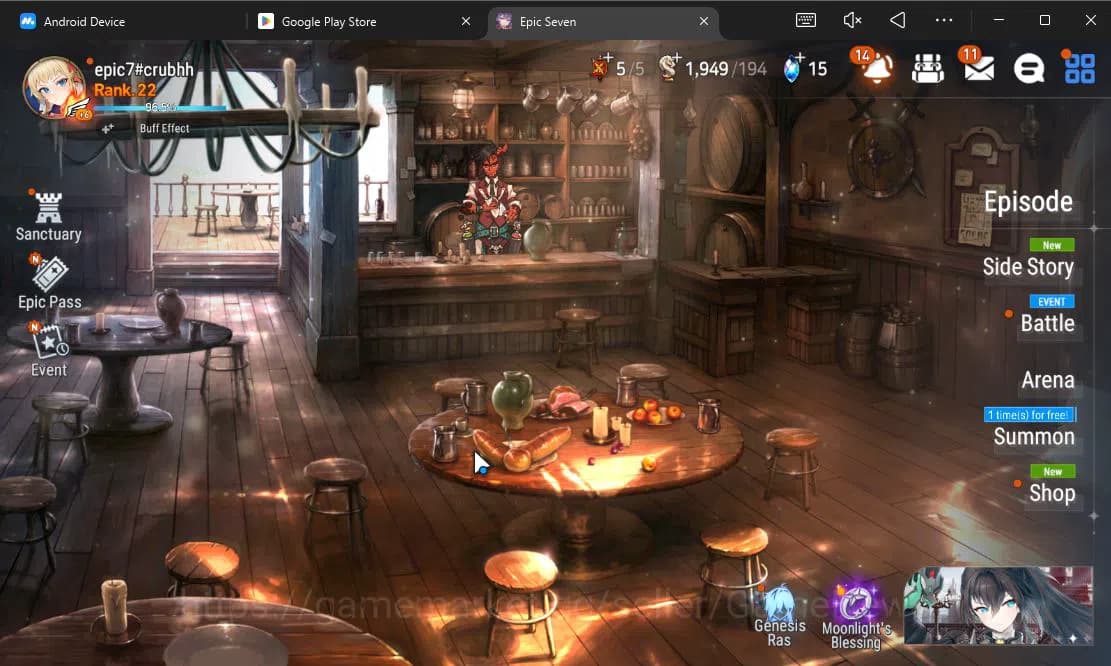Screen dimensions: 1111x666
Task: Close the Epic Seven tab
Action: (704, 21)
